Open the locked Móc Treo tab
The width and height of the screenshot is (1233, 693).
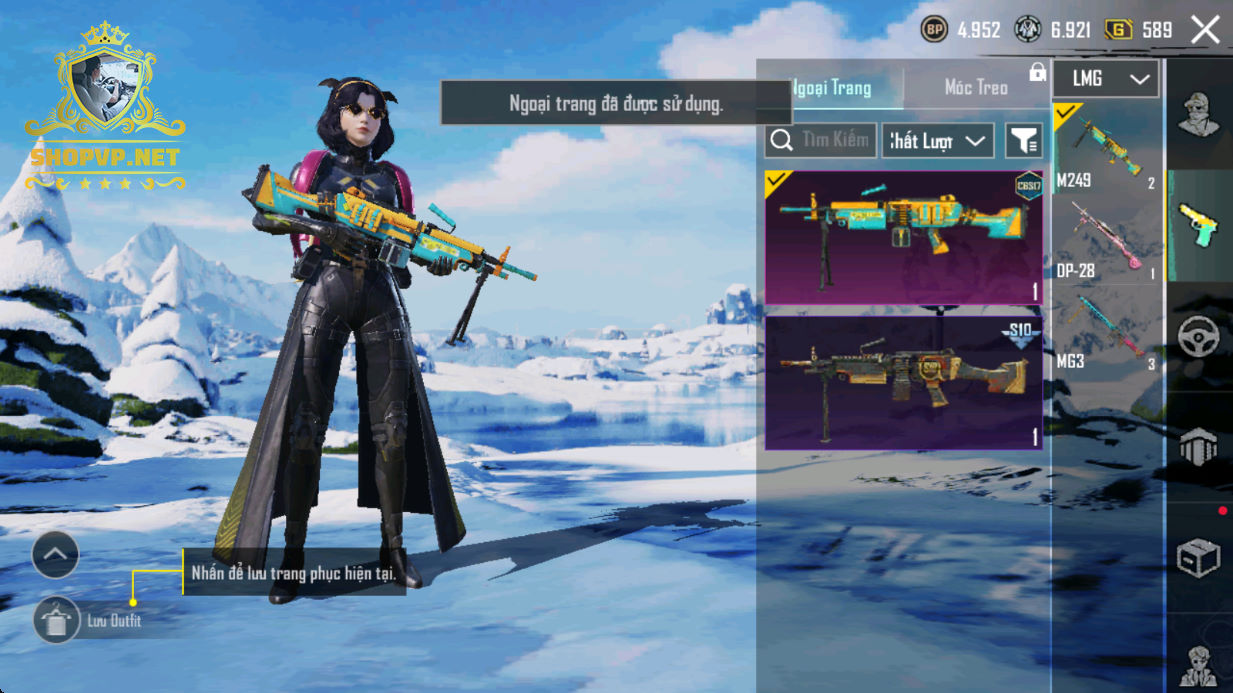click(977, 88)
